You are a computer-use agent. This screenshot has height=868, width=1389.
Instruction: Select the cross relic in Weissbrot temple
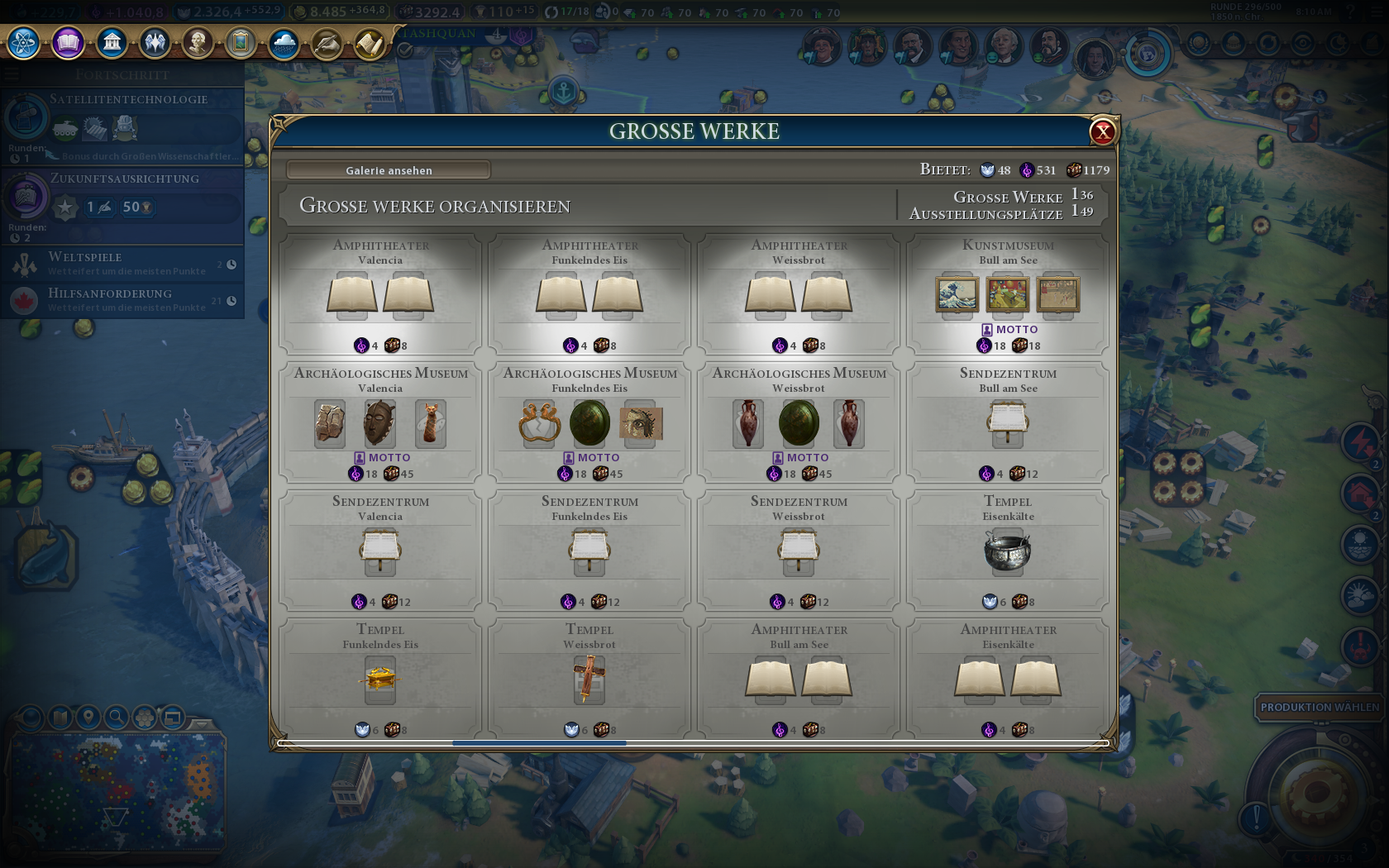[x=589, y=680]
